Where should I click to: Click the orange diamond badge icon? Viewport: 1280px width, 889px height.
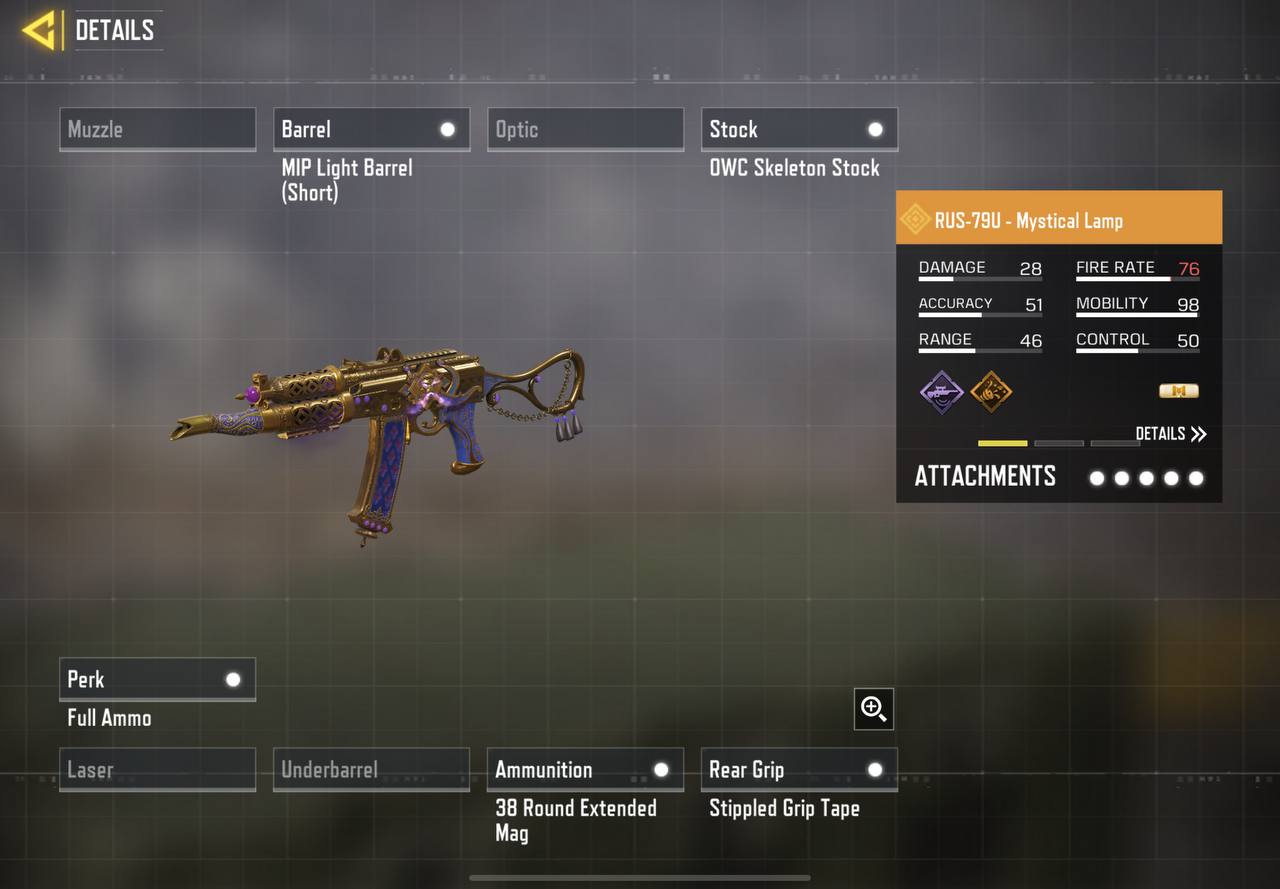pos(991,391)
